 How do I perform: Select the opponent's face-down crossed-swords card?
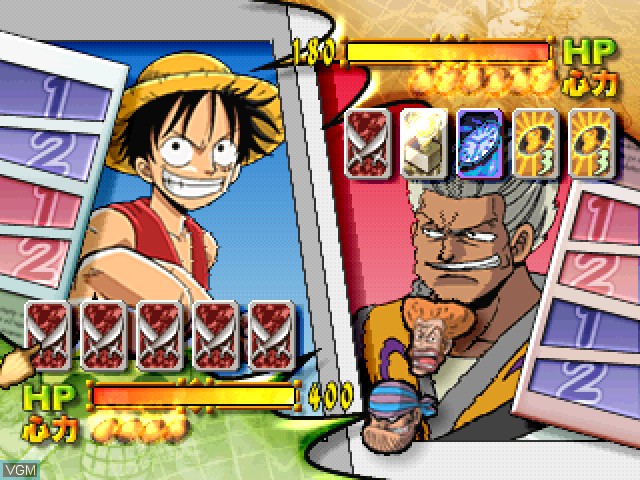[364, 144]
